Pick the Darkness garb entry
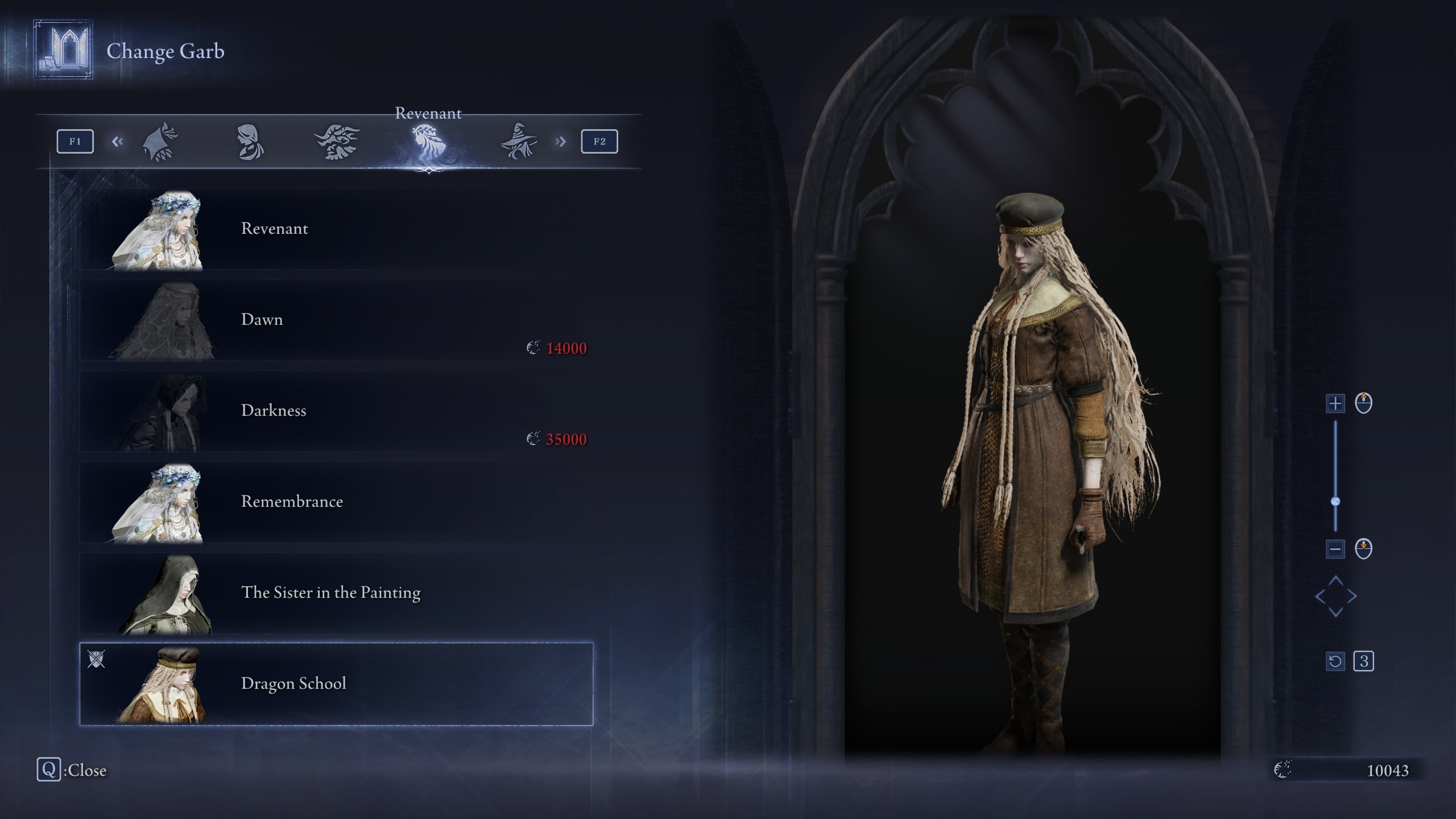The image size is (1456, 819). point(336,411)
